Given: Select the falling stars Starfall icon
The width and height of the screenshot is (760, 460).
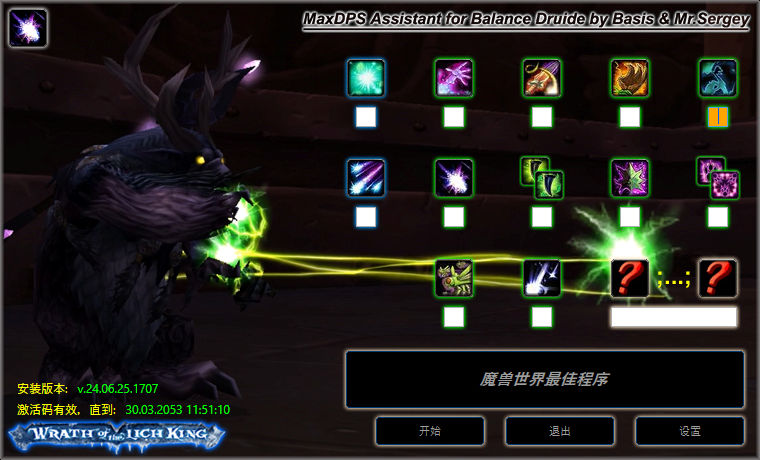Looking at the screenshot, I should click(x=366, y=178).
